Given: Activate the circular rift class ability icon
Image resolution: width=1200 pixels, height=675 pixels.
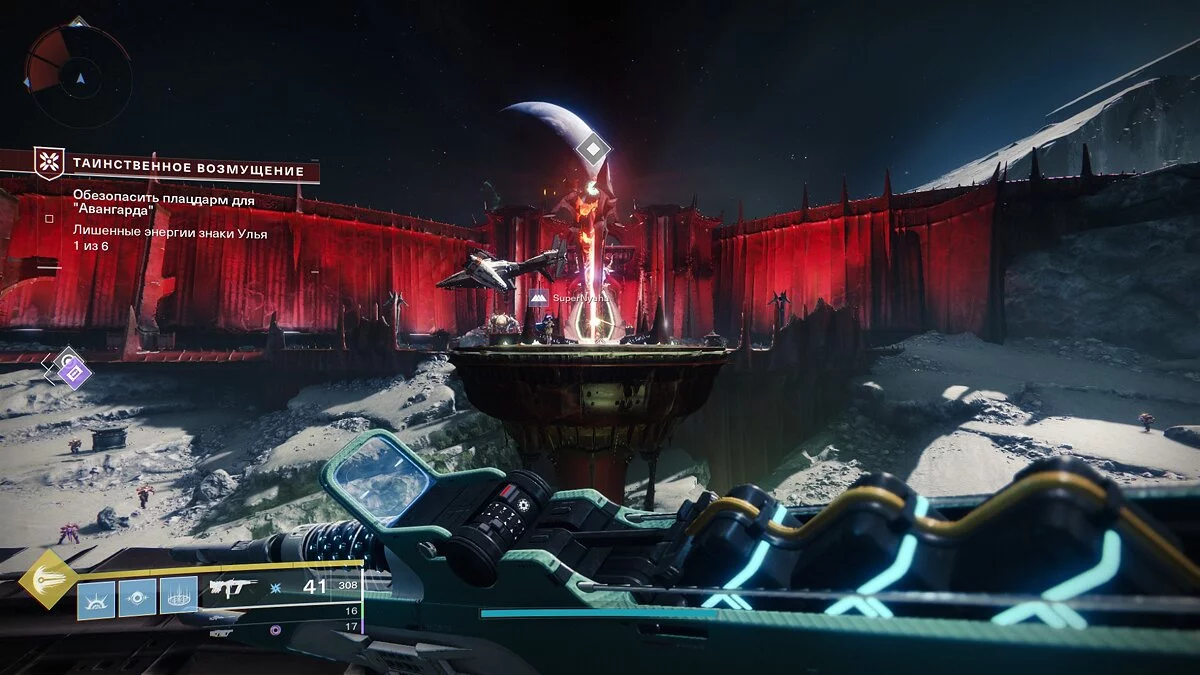Looking at the screenshot, I should [178, 599].
